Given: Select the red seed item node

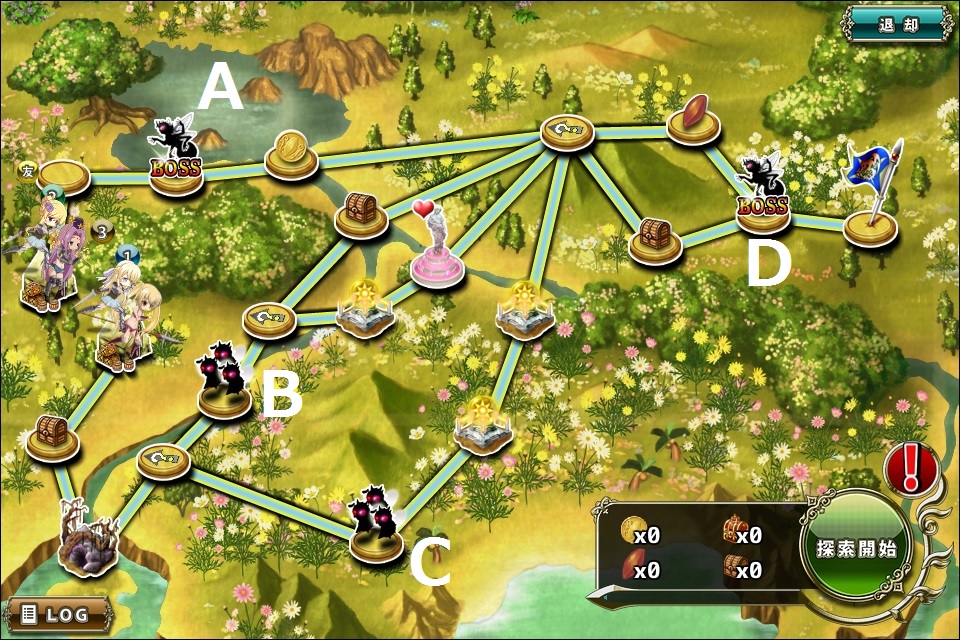Looking at the screenshot, I should coord(694,115).
